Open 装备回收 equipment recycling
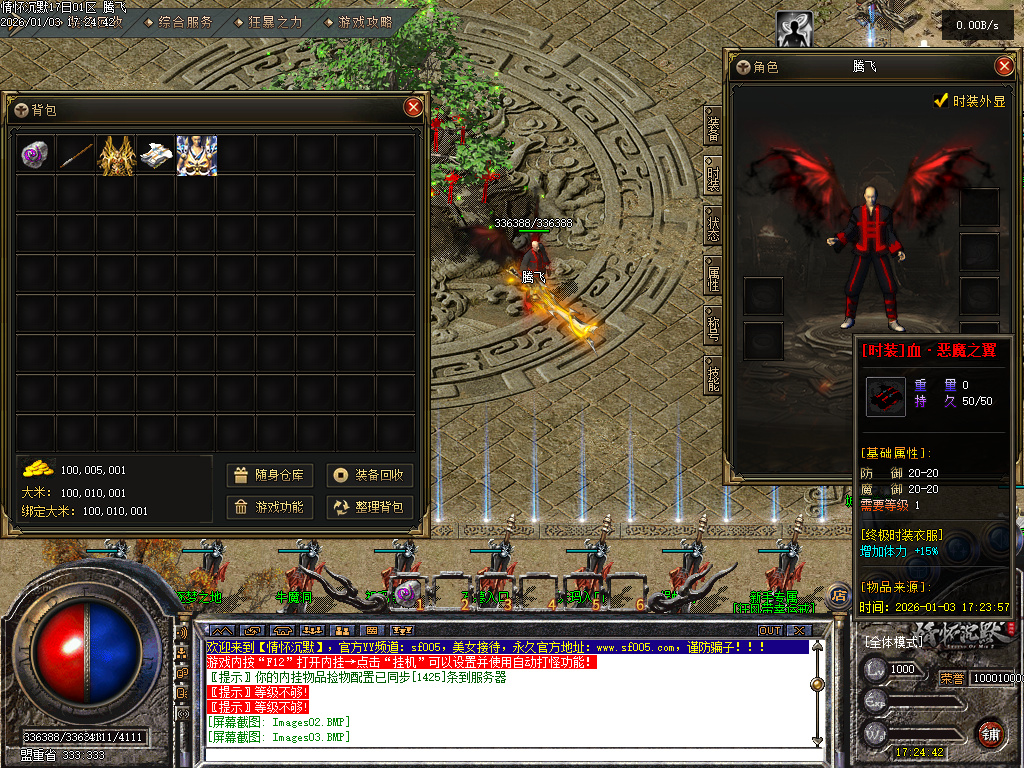This screenshot has width=1024, height=768. 370,475
